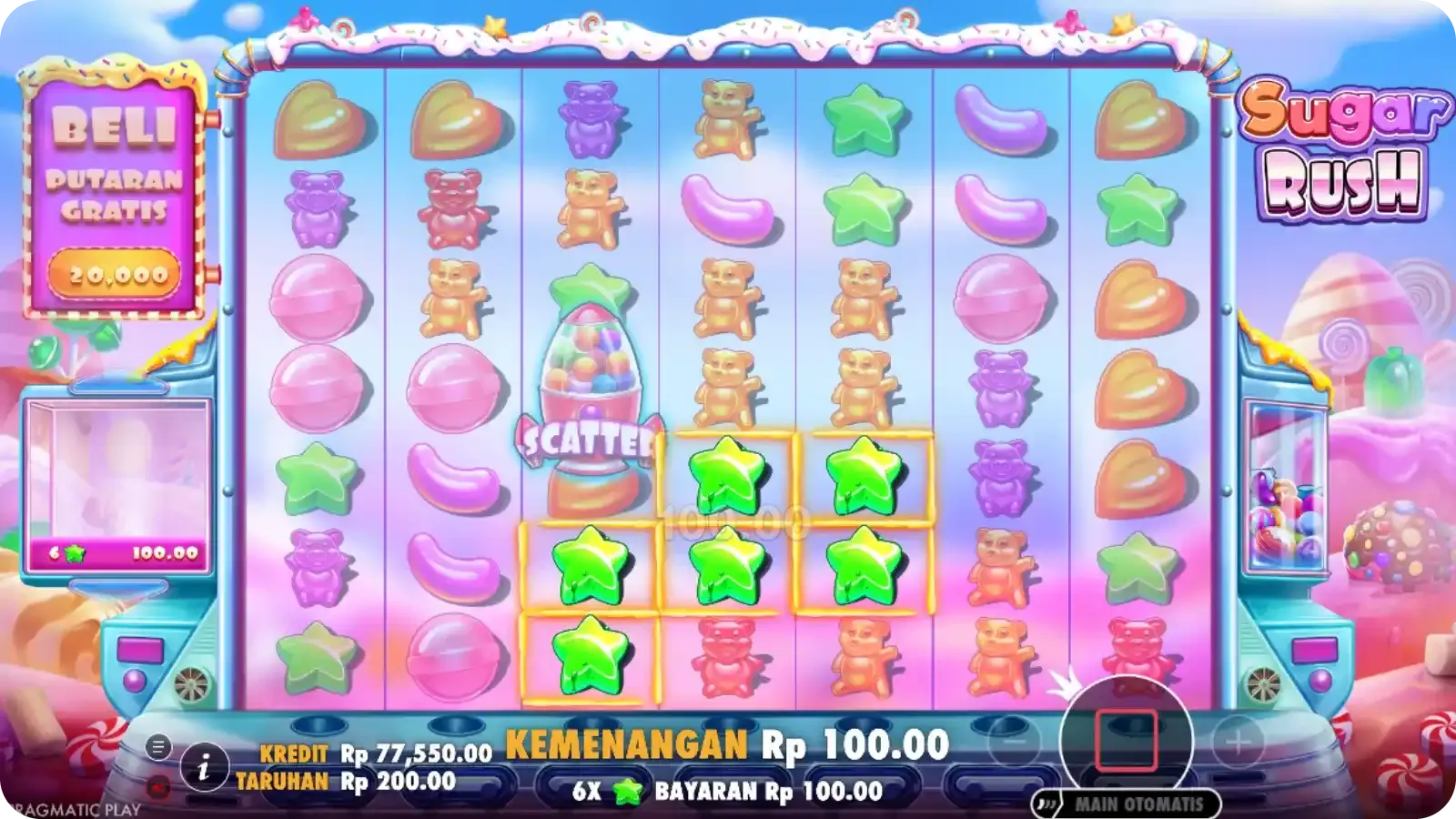
Task: Open the hamburger menu icon
Action: click(x=158, y=748)
